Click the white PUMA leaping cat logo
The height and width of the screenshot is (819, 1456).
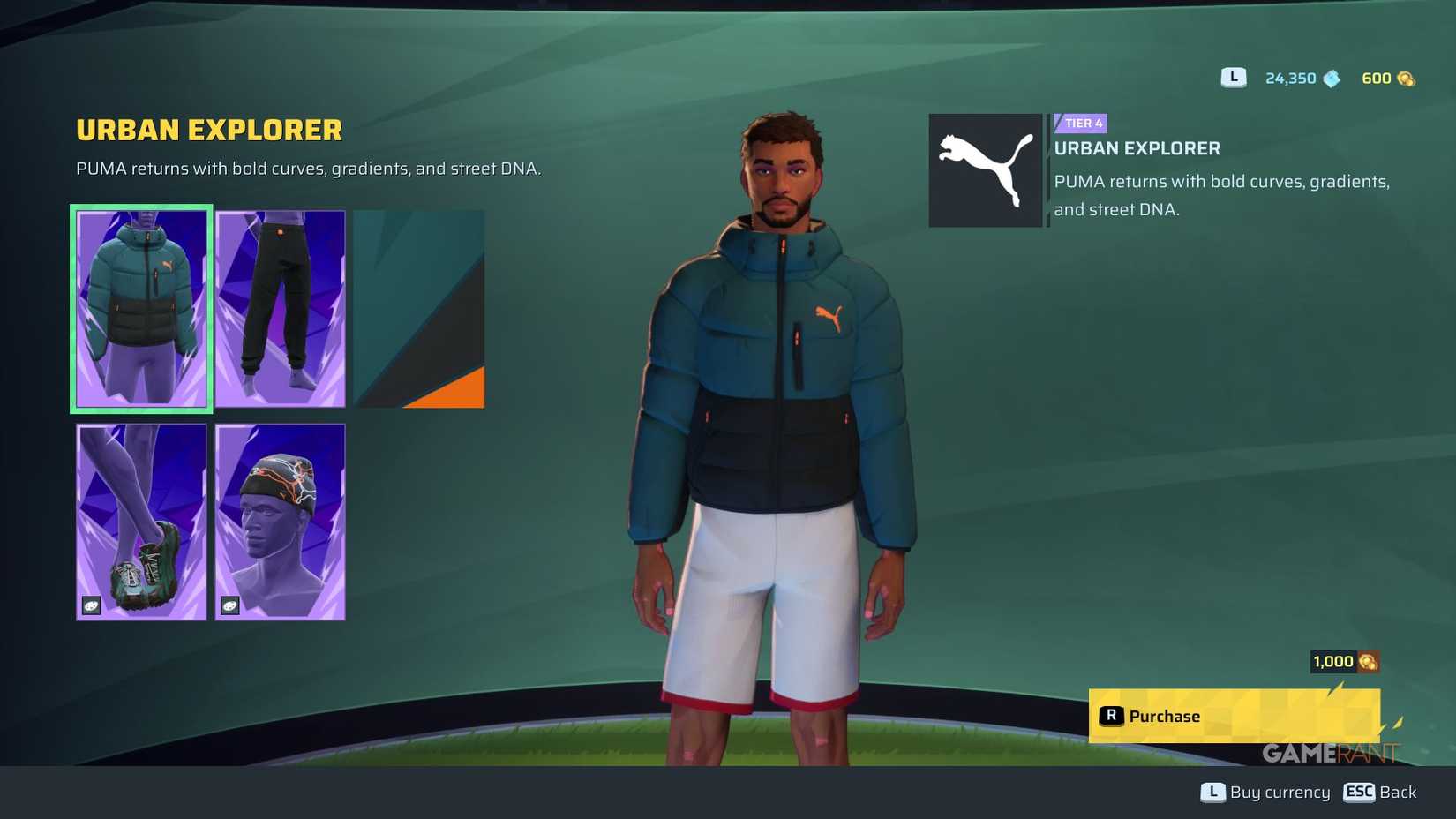tap(985, 168)
